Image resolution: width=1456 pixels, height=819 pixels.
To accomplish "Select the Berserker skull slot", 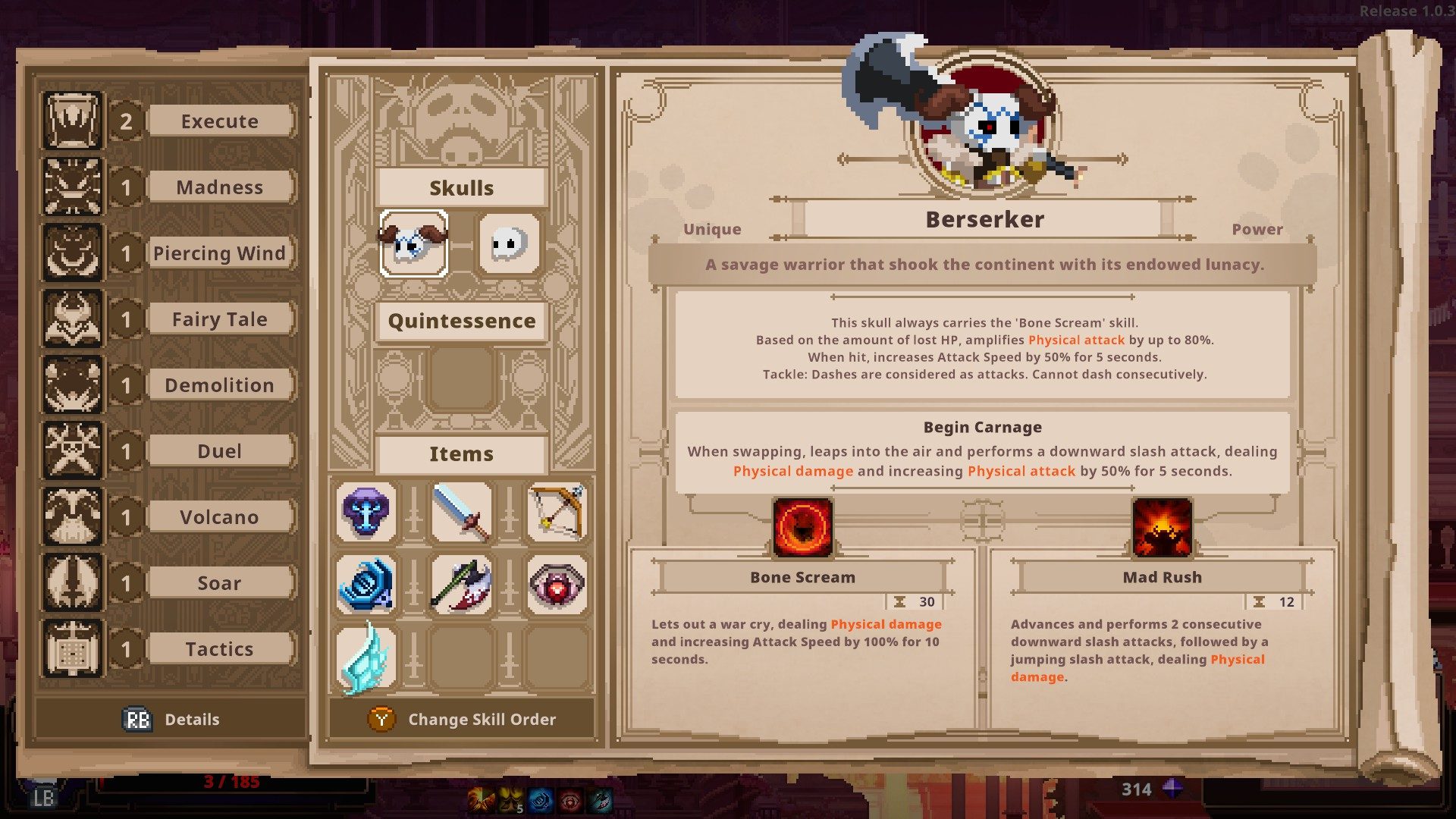I will pyautogui.click(x=413, y=244).
